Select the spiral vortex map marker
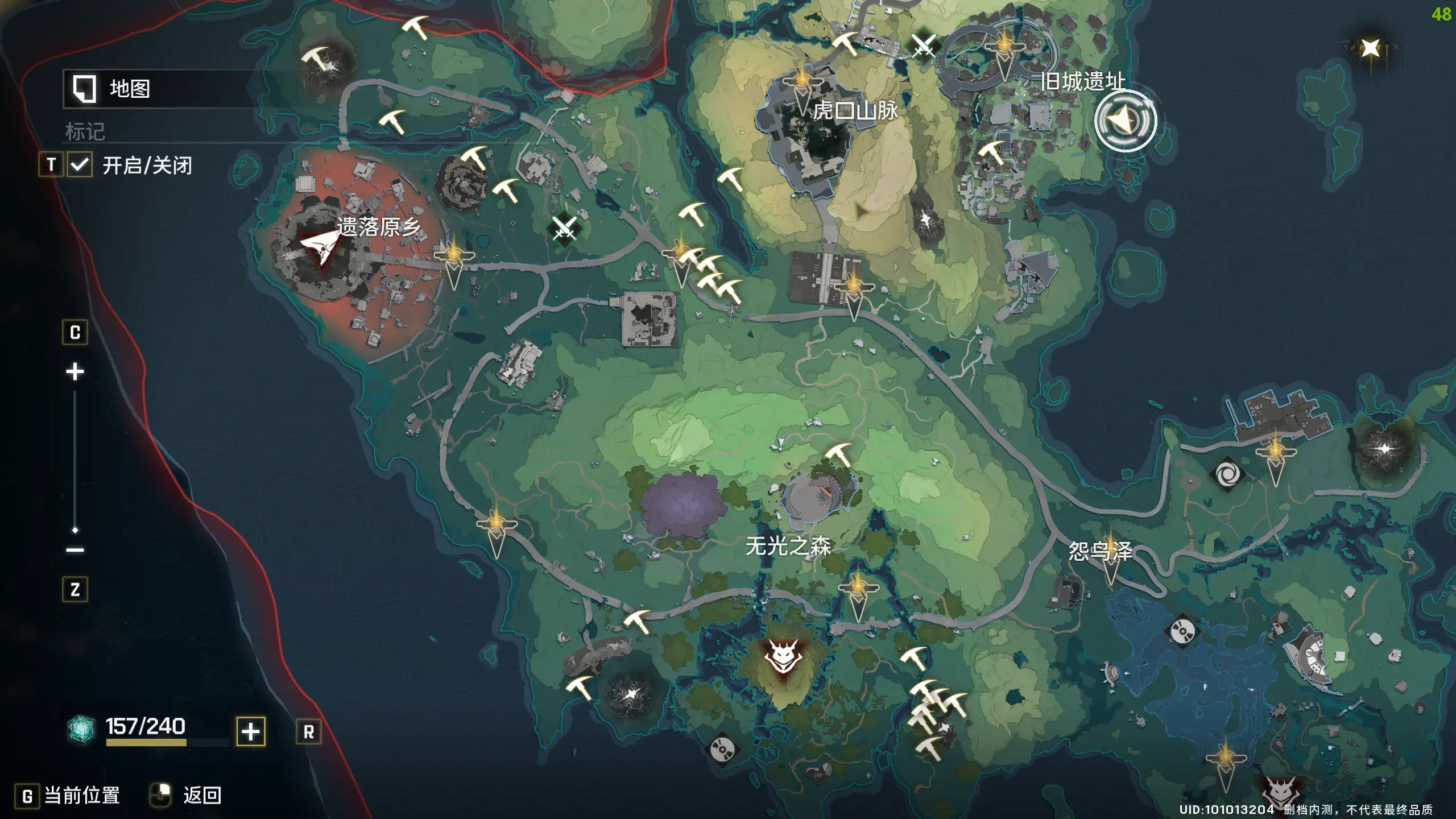The width and height of the screenshot is (1456, 819). (x=1227, y=473)
